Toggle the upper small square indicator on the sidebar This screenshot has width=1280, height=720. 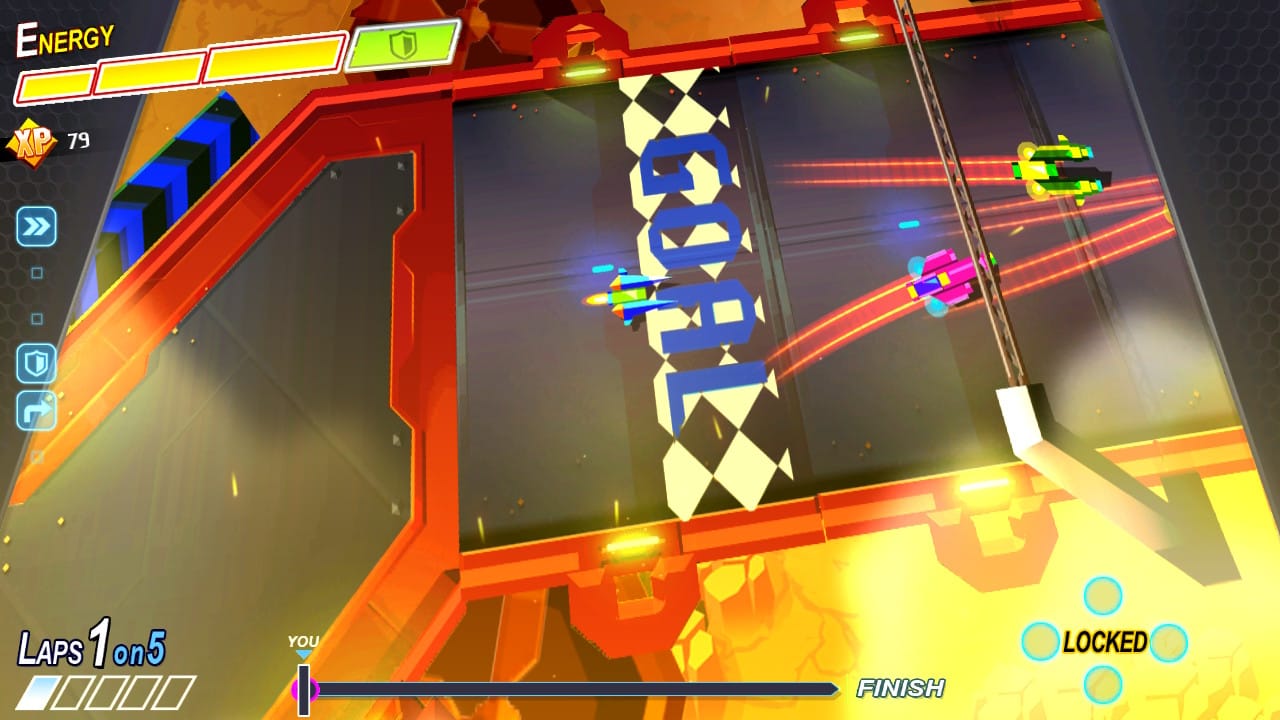click(x=36, y=271)
